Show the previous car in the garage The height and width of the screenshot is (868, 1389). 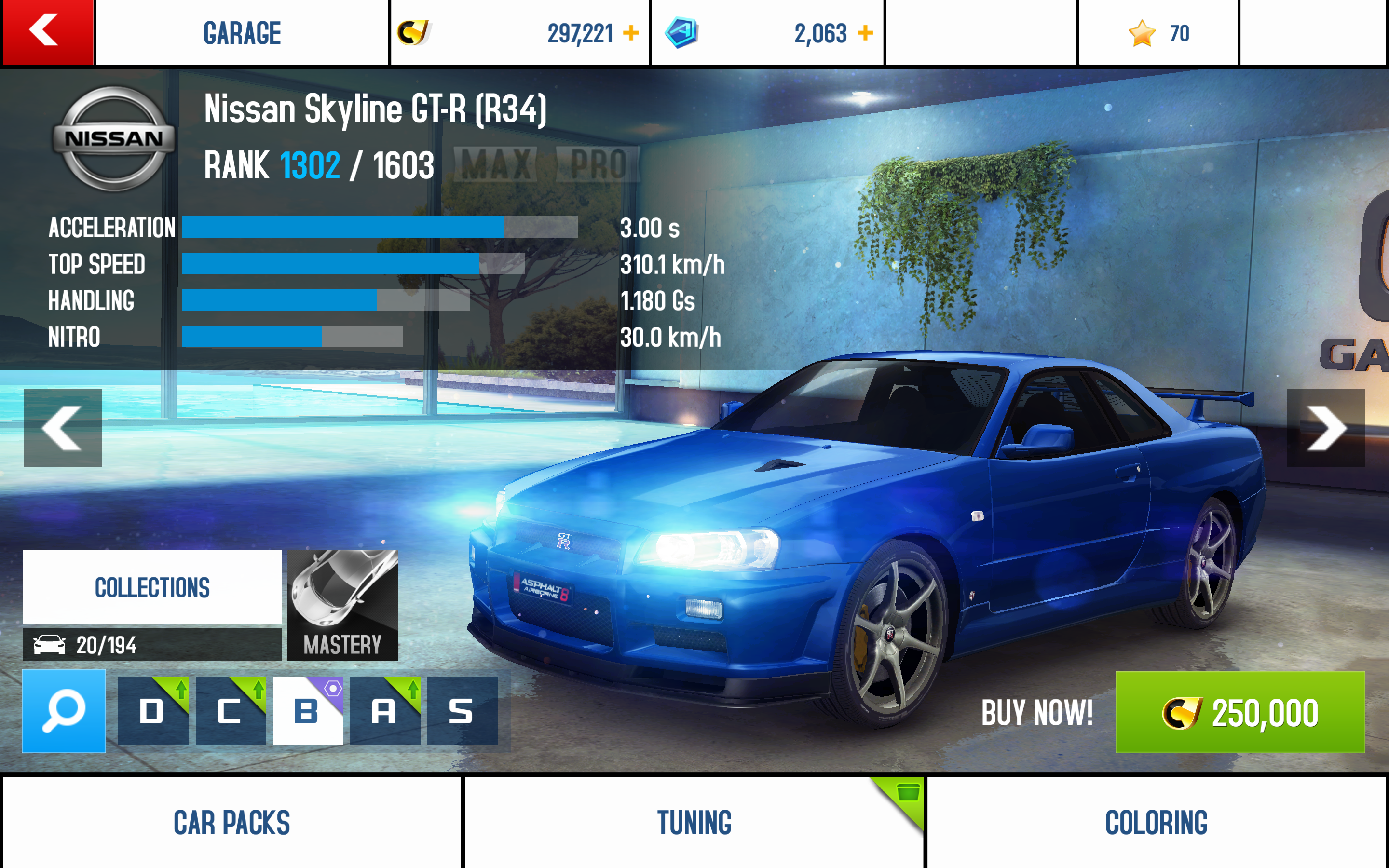[x=63, y=428]
